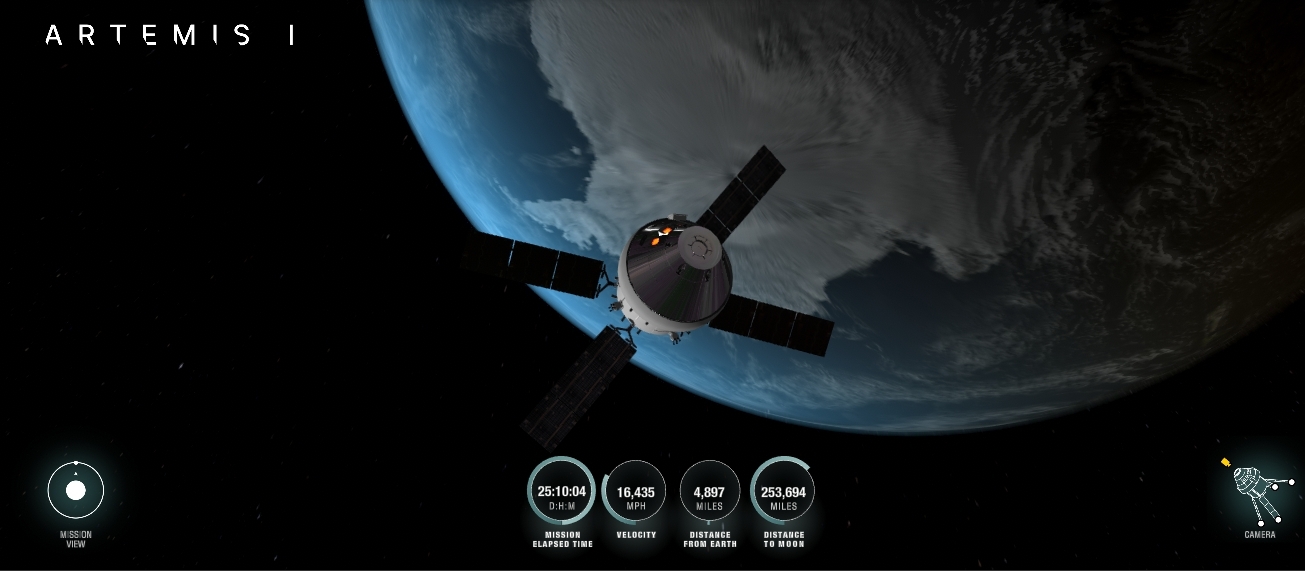Open the Mission View orbit display
This screenshot has width=1305, height=571.
76,491
